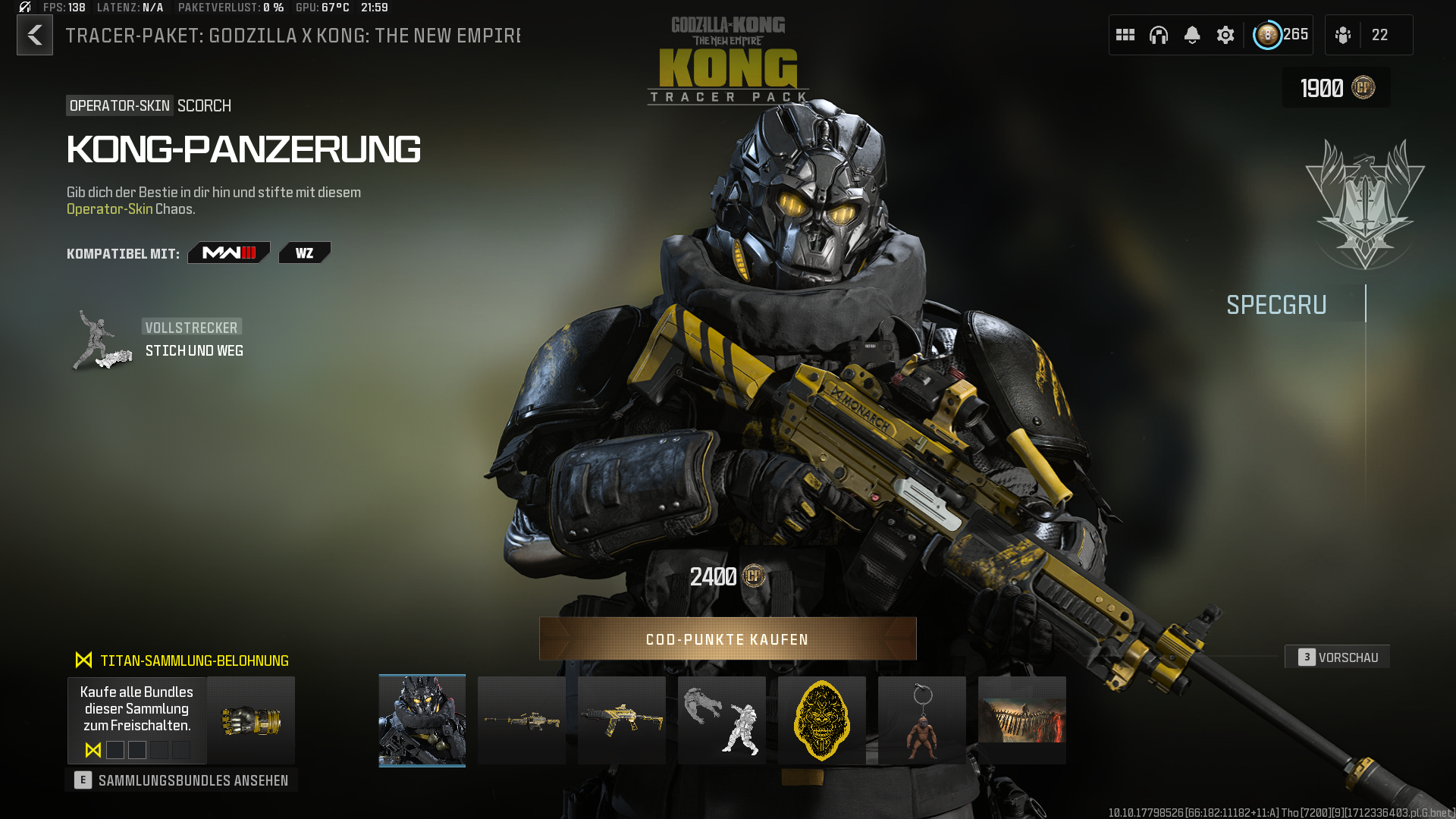Image resolution: width=1456 pixels, height=819 pixels.
Task: Click the Vorschau preview button
Action: 1338,657
